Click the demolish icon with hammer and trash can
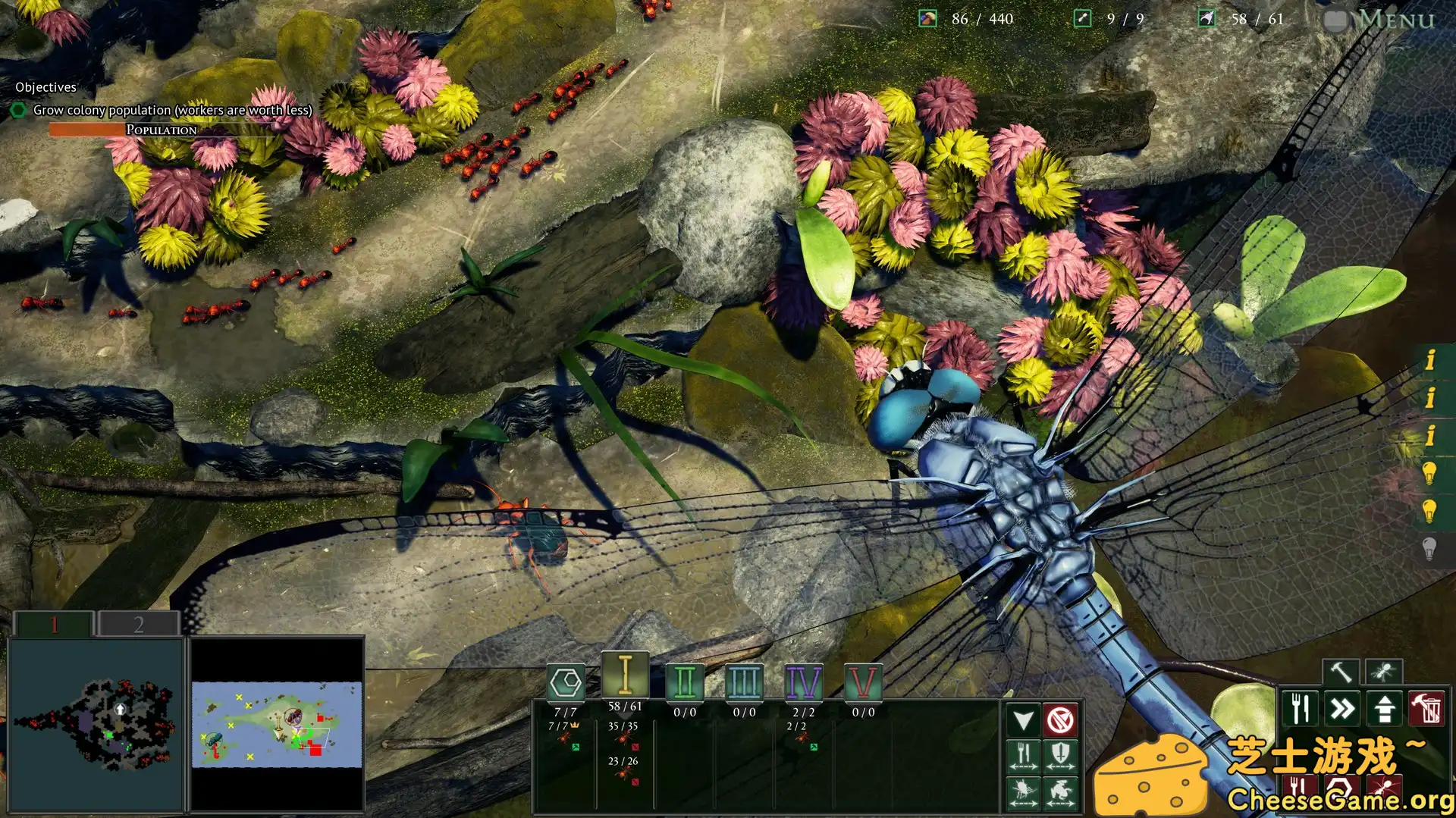Viewport: 1456px width, 818px height. pos(1426,707)
